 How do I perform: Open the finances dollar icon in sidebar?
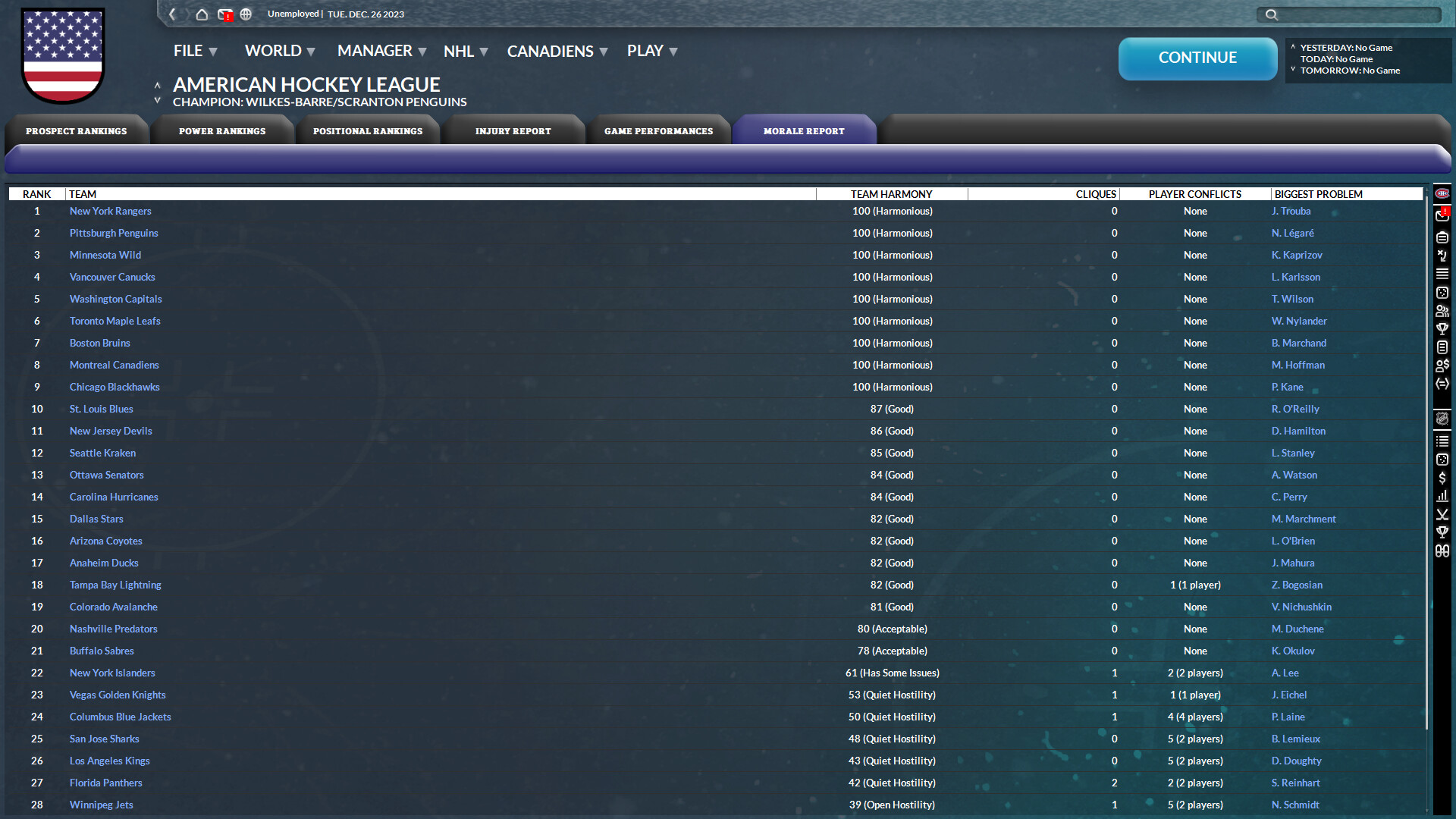pyautogui.click(x=1442, y=478)
